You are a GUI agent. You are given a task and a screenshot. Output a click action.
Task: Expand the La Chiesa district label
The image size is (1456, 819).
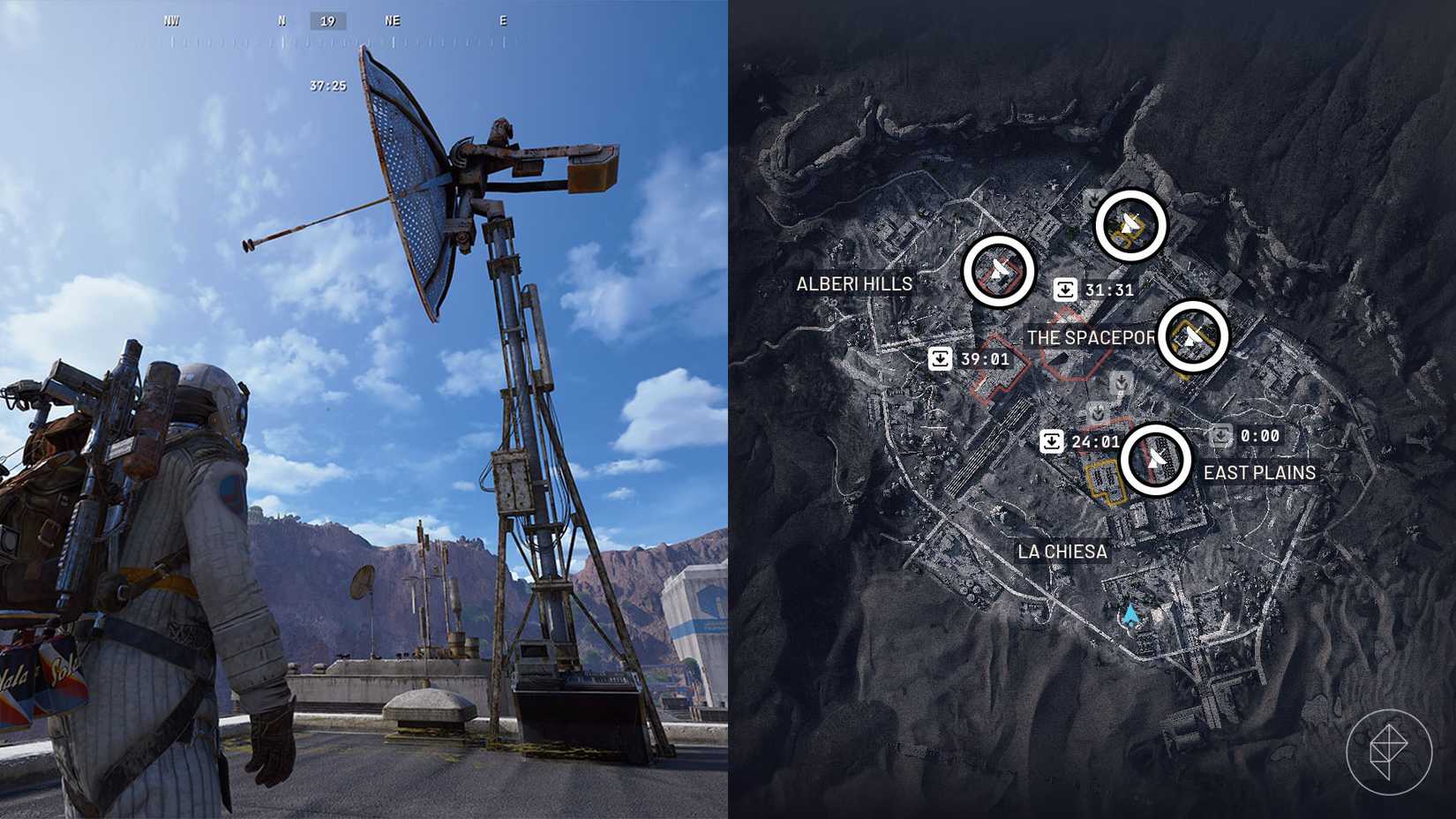pos(1063,551)
